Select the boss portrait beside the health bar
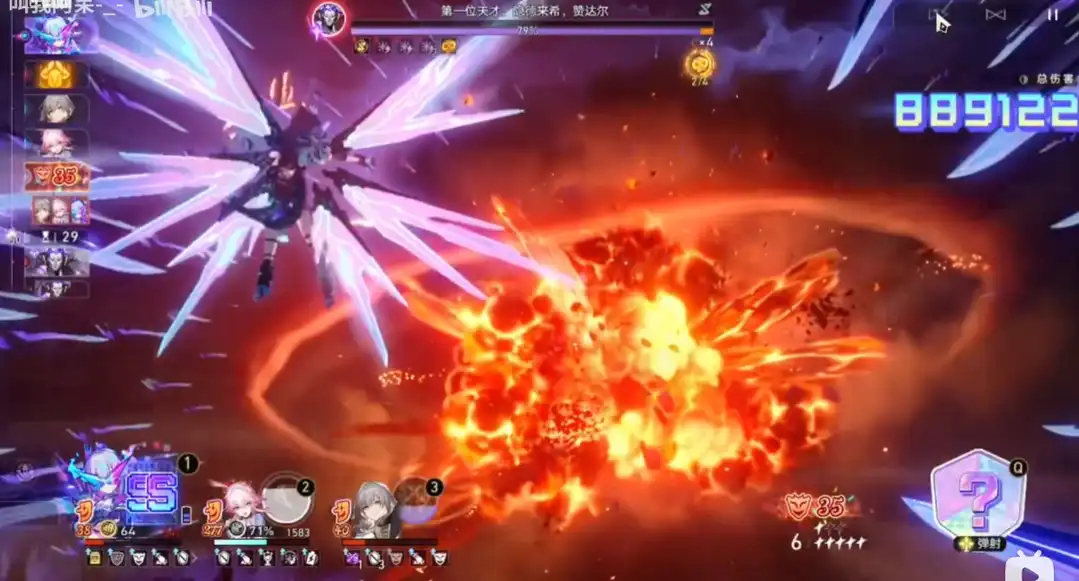 click(328, 19)
